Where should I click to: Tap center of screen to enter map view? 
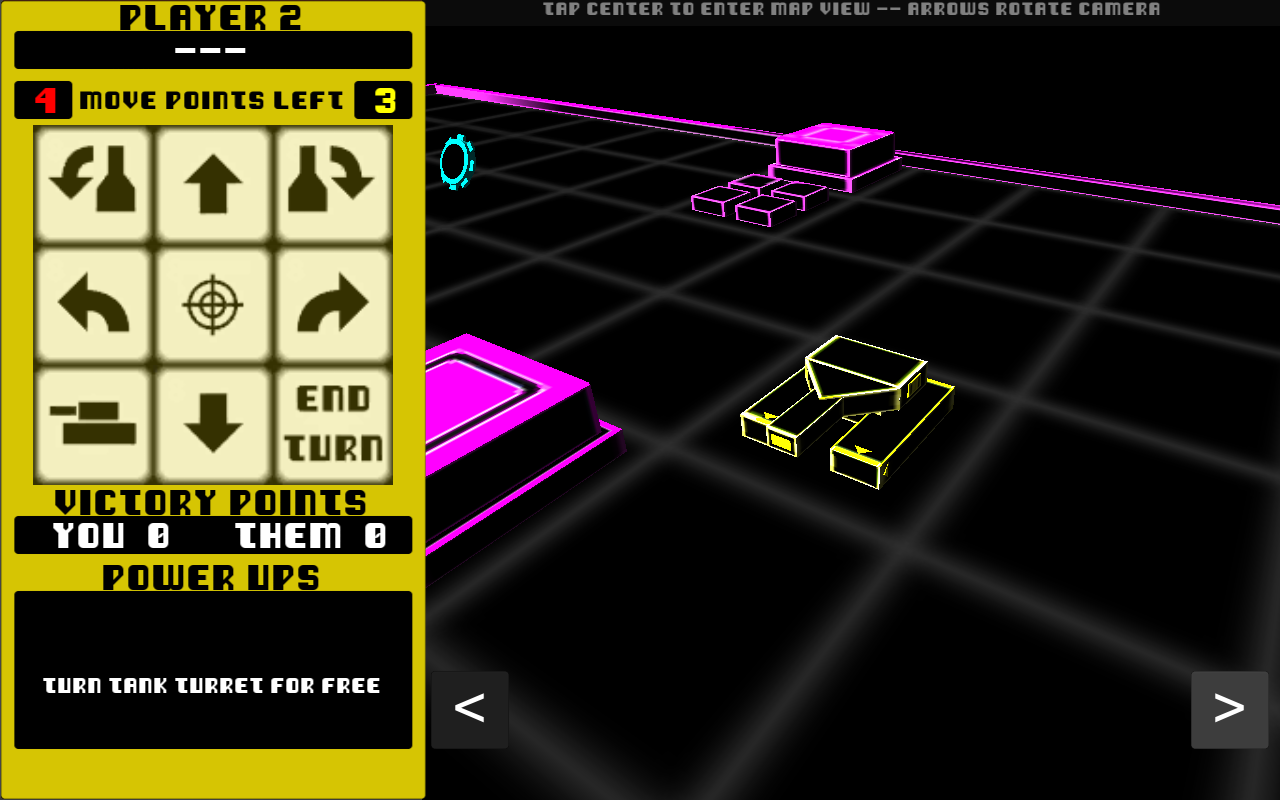[x=850, y=400]
